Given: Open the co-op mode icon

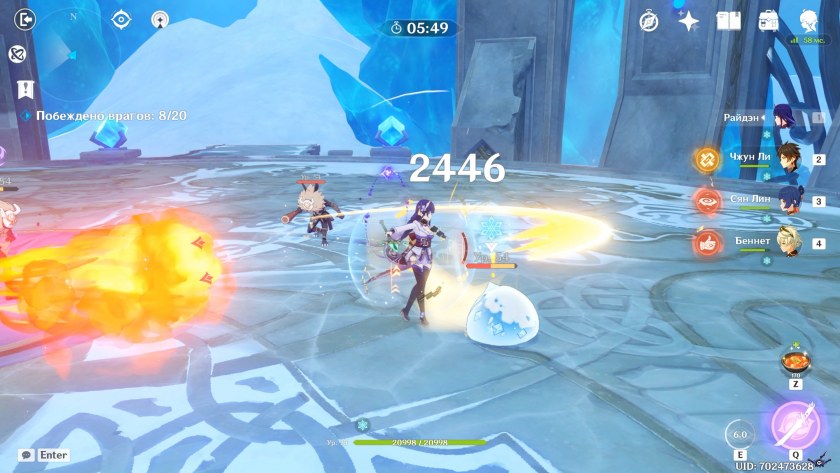Looking at the screenshot, I should (x=159, y=19).
